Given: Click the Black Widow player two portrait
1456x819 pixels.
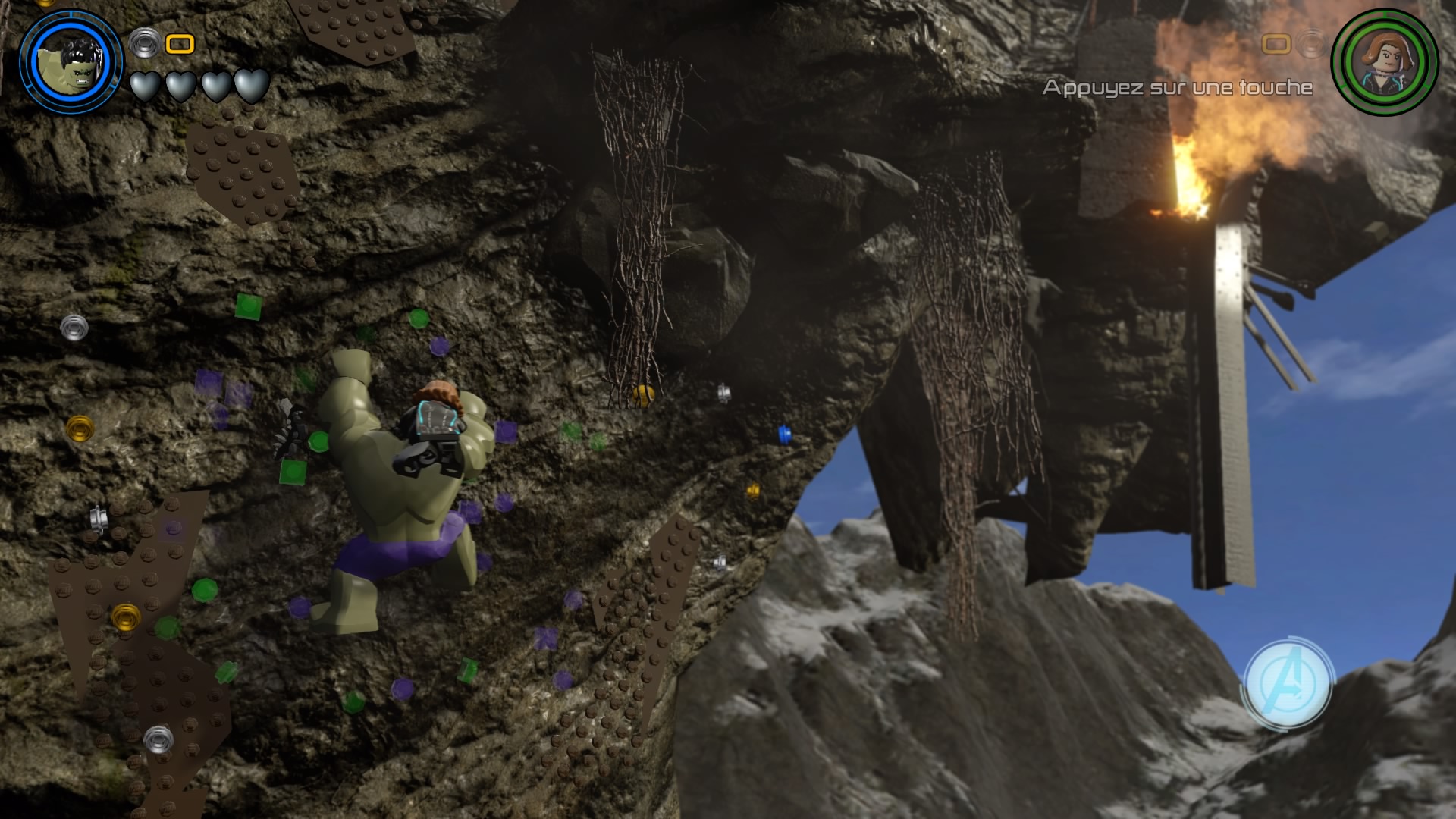Looking at the screenshot, I should (x=1384, y=61).
